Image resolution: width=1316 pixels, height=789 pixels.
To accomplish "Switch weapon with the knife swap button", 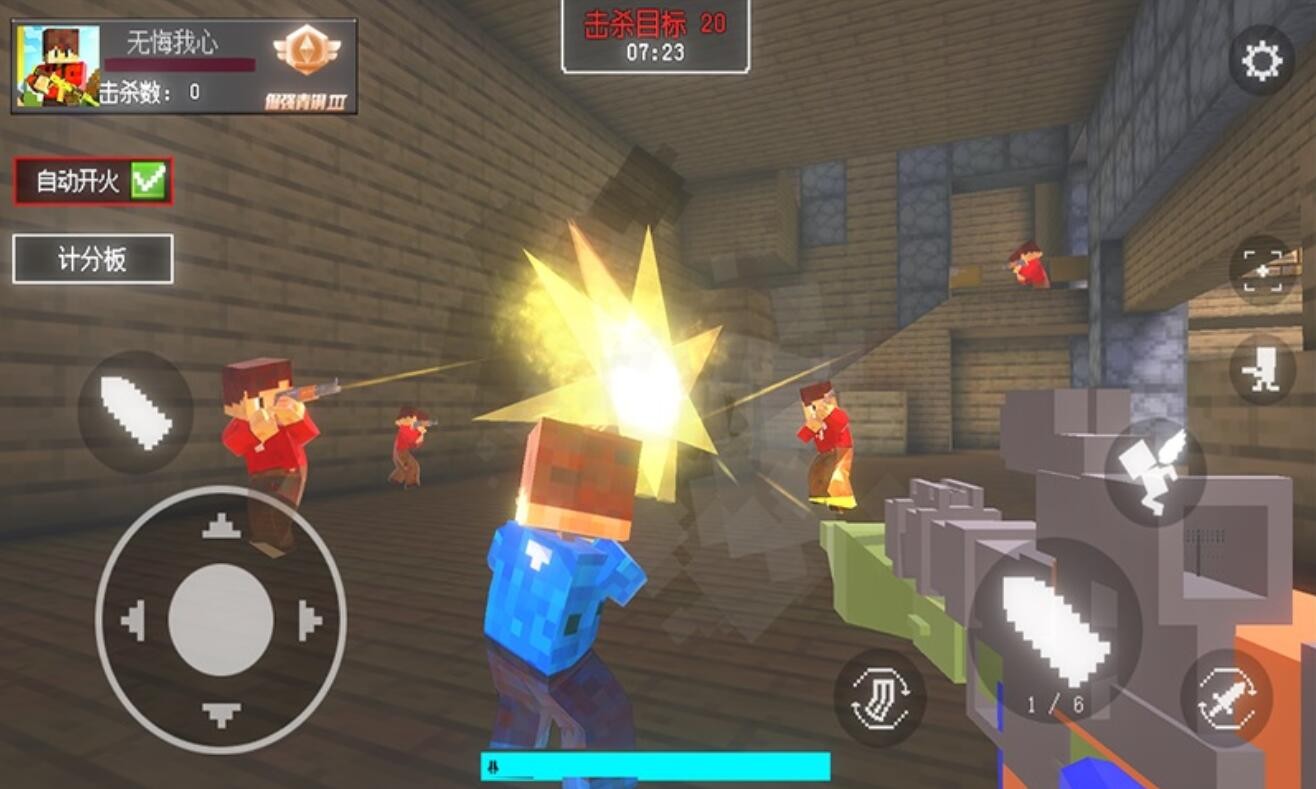I will pos(1226,697).
